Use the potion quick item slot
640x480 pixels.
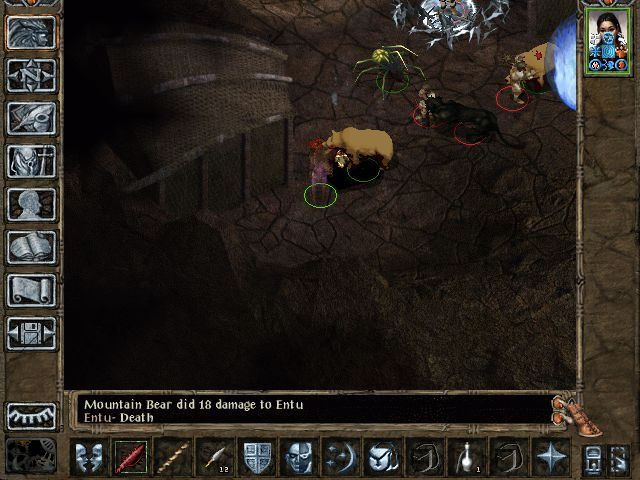coord(467,457)
